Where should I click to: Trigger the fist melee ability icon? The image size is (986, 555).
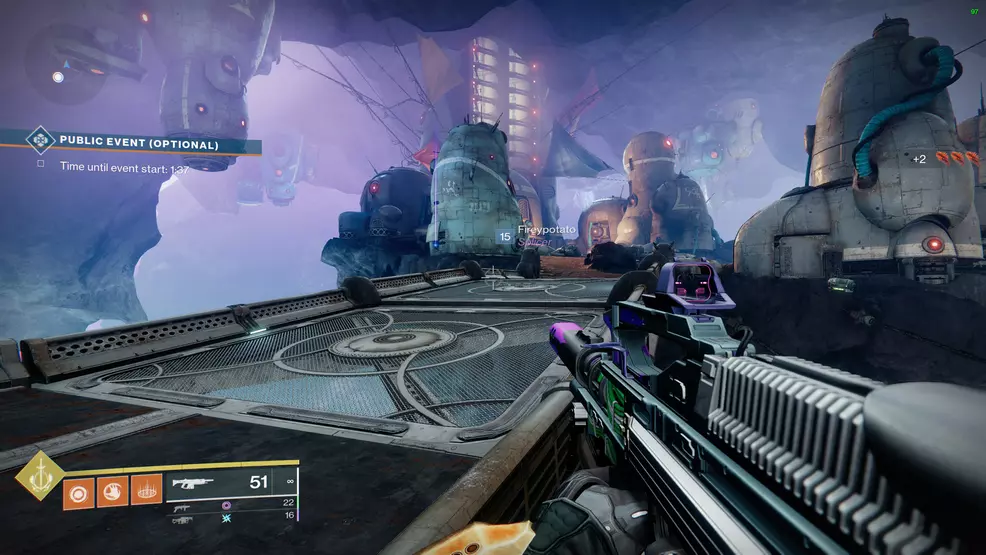[x=113, y=492]
